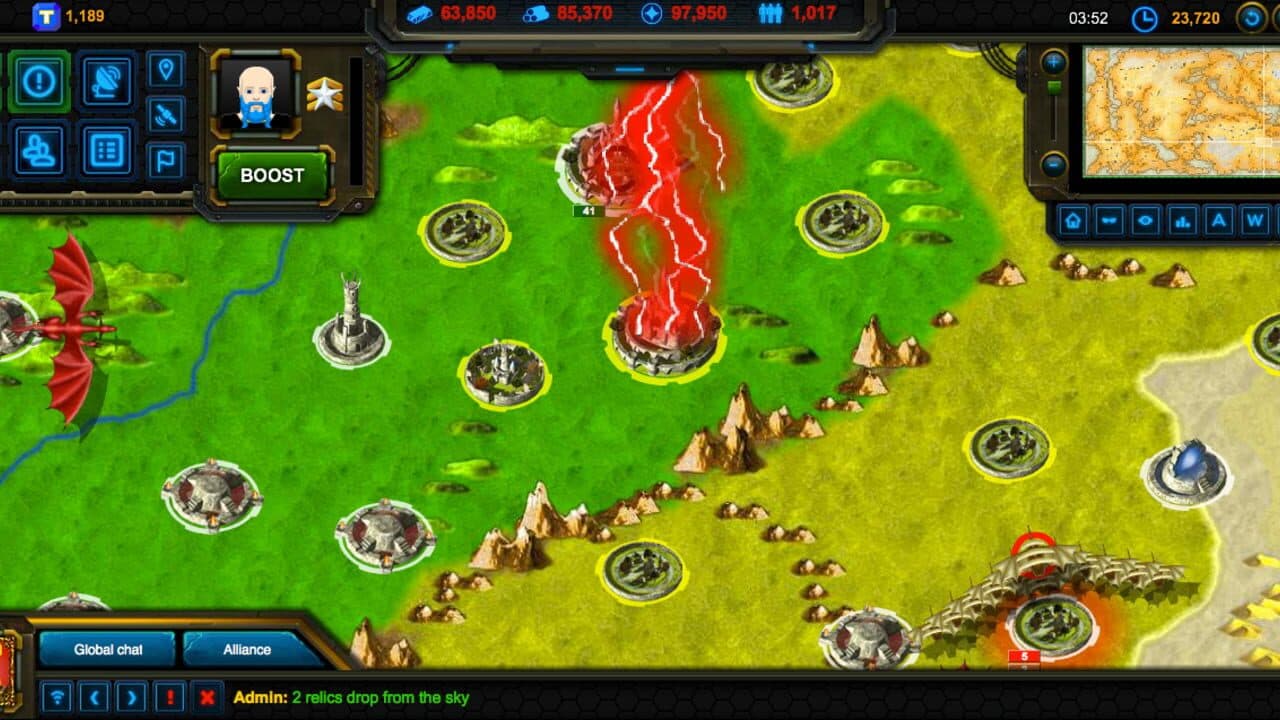Click the flag marker icon
This screenshot has width=1280, height=720.
coord(163,159)
